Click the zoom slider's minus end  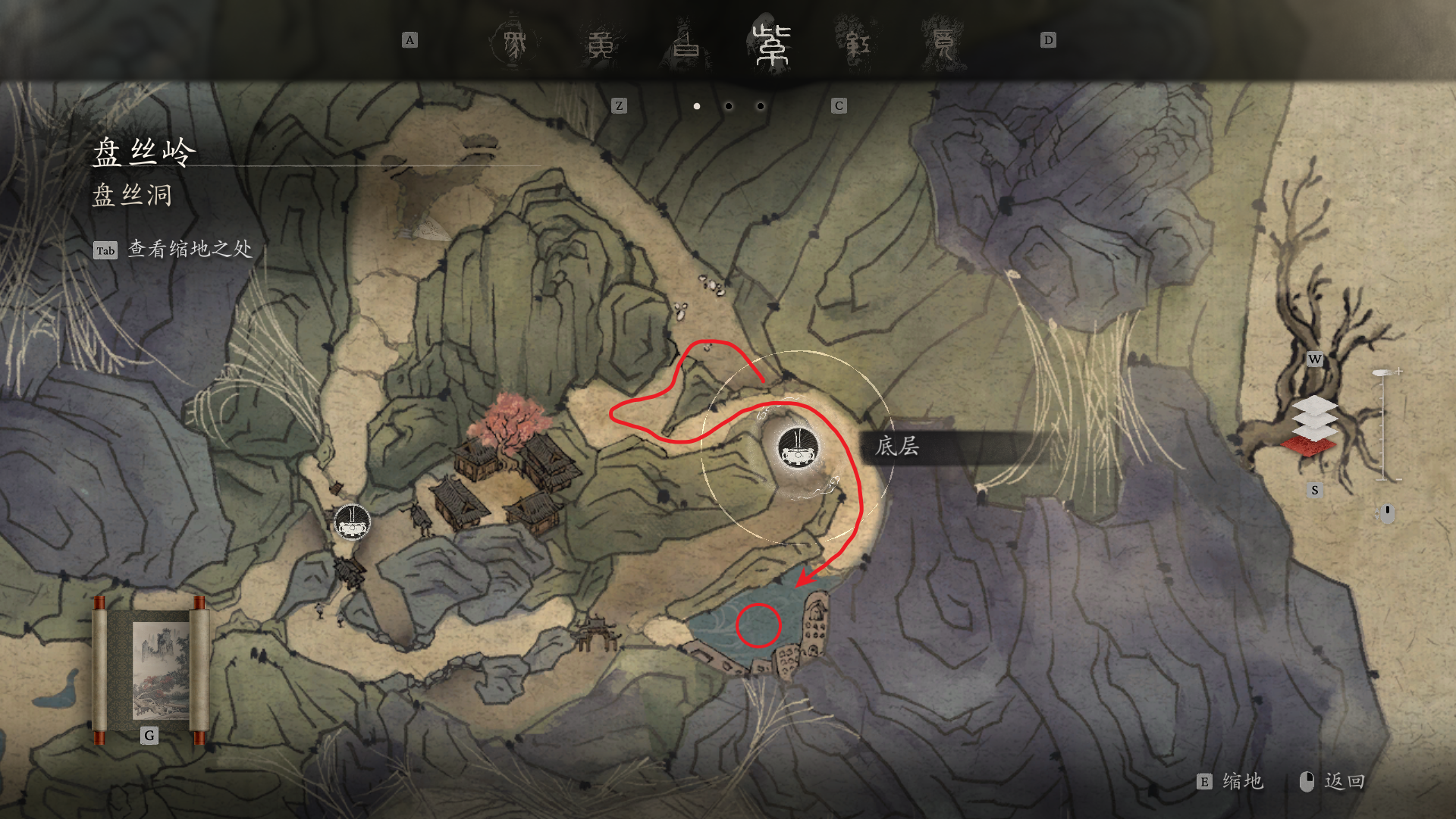click(1398, 480)
